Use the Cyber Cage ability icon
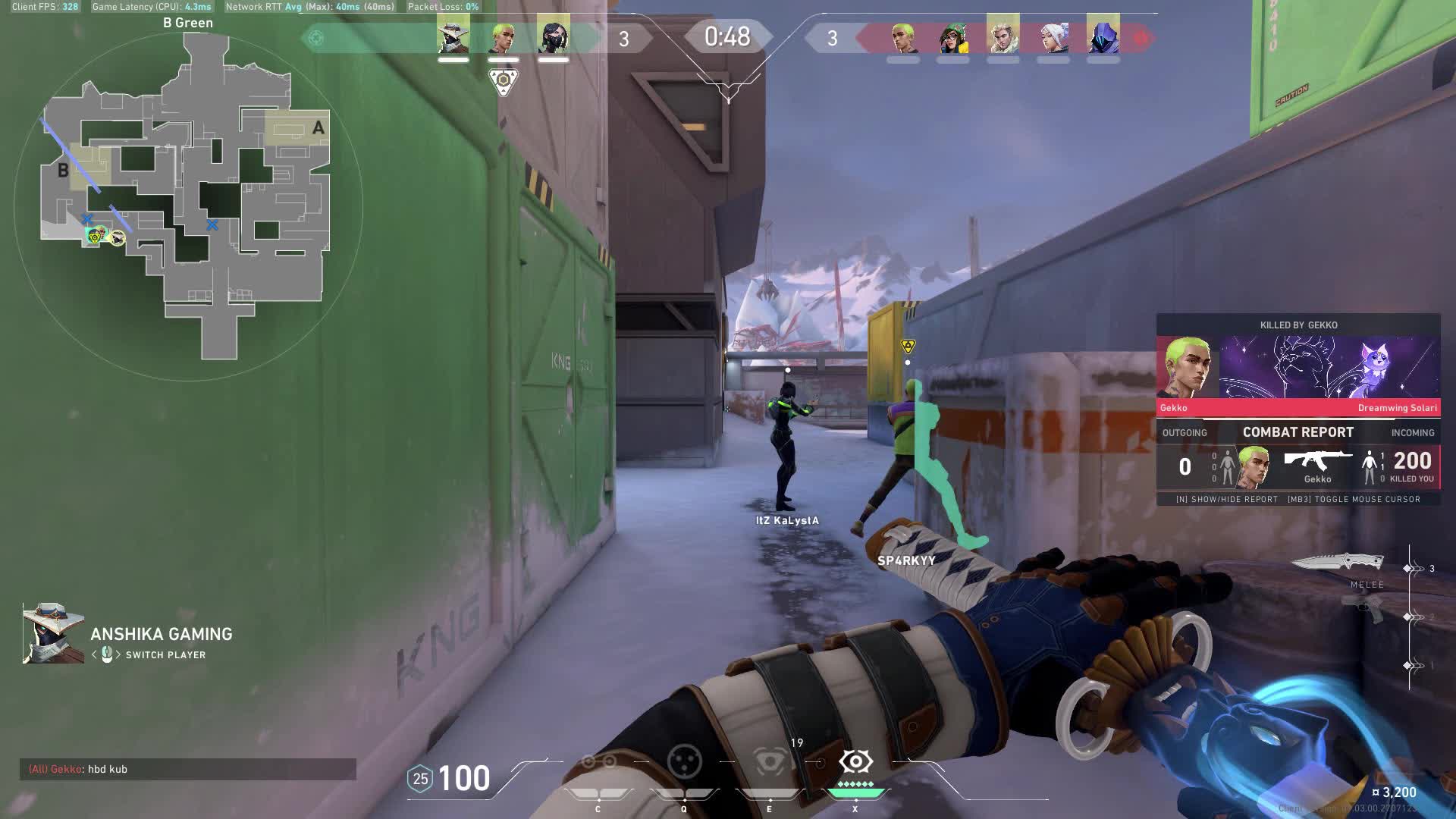The width and height of the screenshot is (1456, 819). click(x=684, y=761)
